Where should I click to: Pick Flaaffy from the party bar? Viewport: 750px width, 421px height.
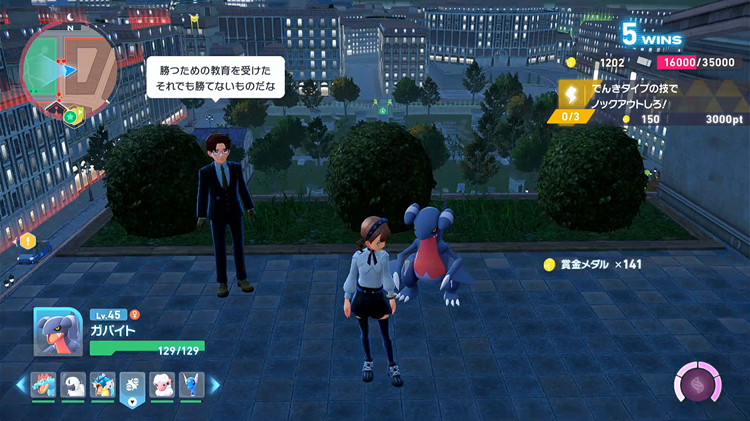(x=160, y=384)
